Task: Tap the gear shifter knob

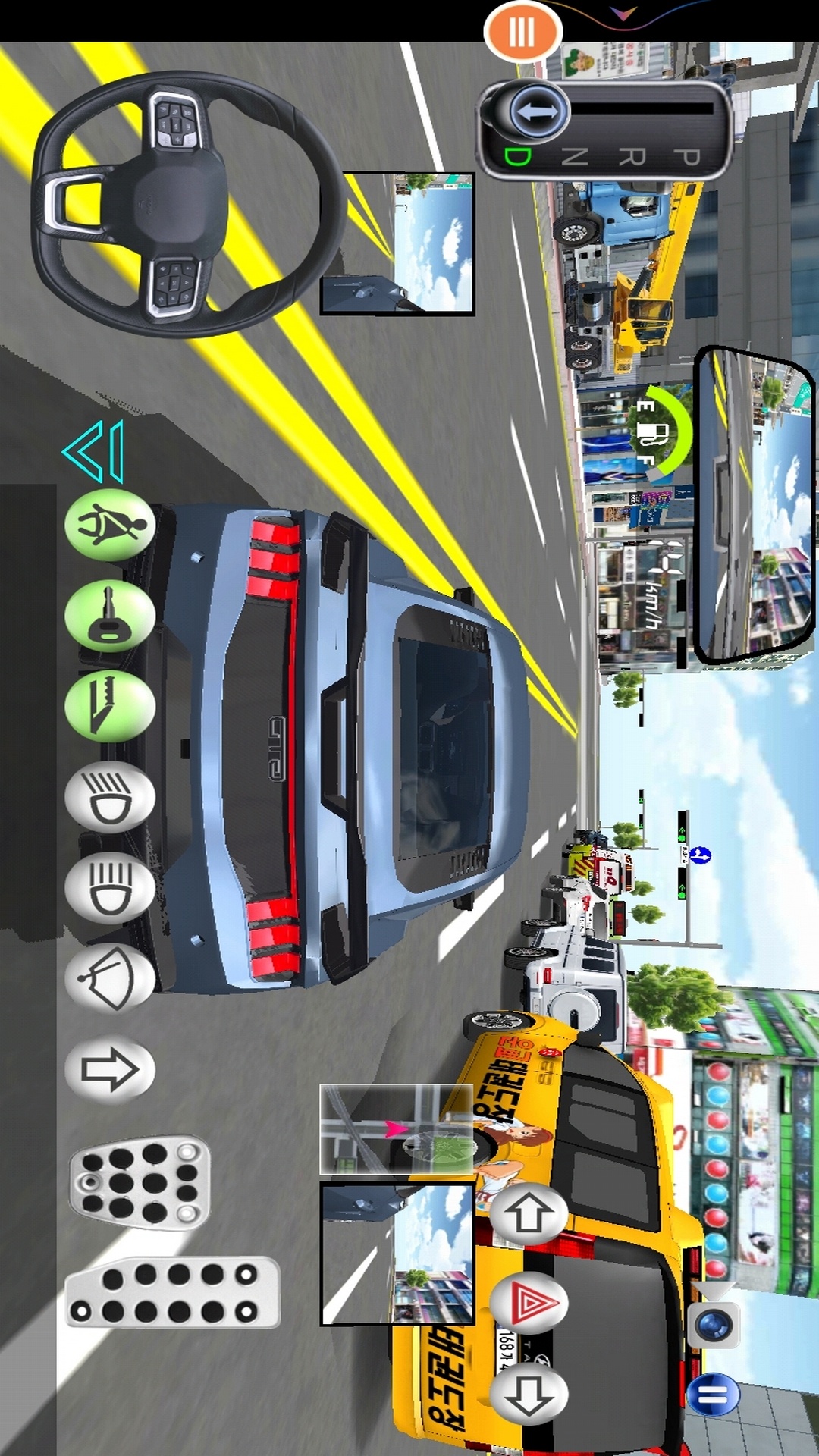Action: pyautogui.click(x=538, y=113)
